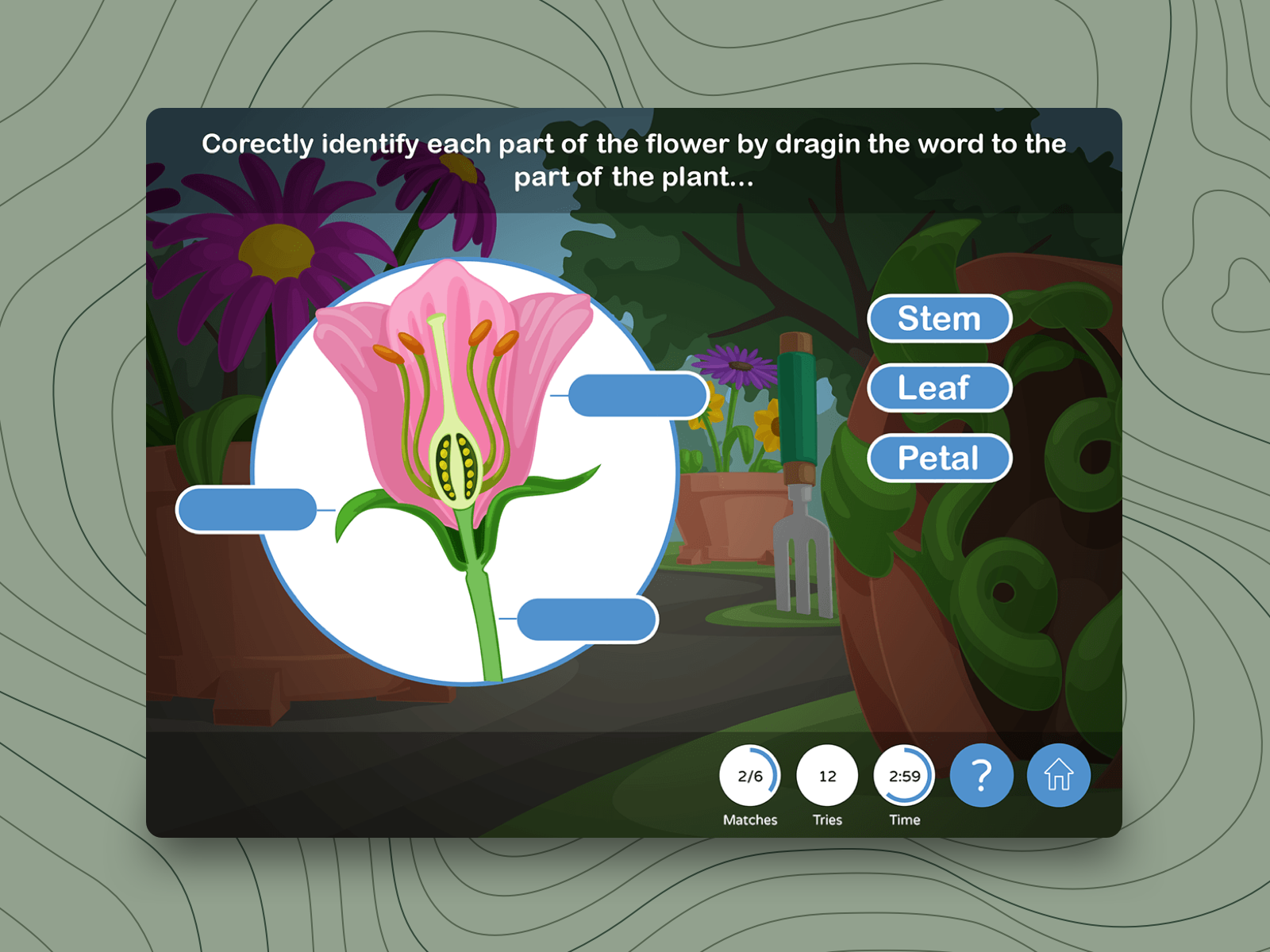This screenshot has height=952, width=1270.
Task: Open the question mark help button
Action: pyautogui.click(x=981, y=775)
